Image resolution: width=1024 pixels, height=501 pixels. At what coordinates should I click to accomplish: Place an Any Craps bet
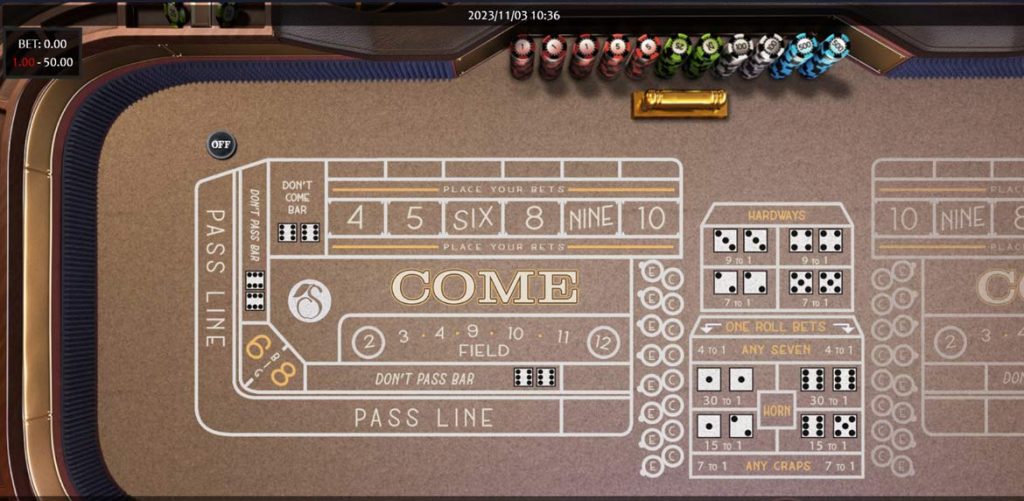coord(776,467)
